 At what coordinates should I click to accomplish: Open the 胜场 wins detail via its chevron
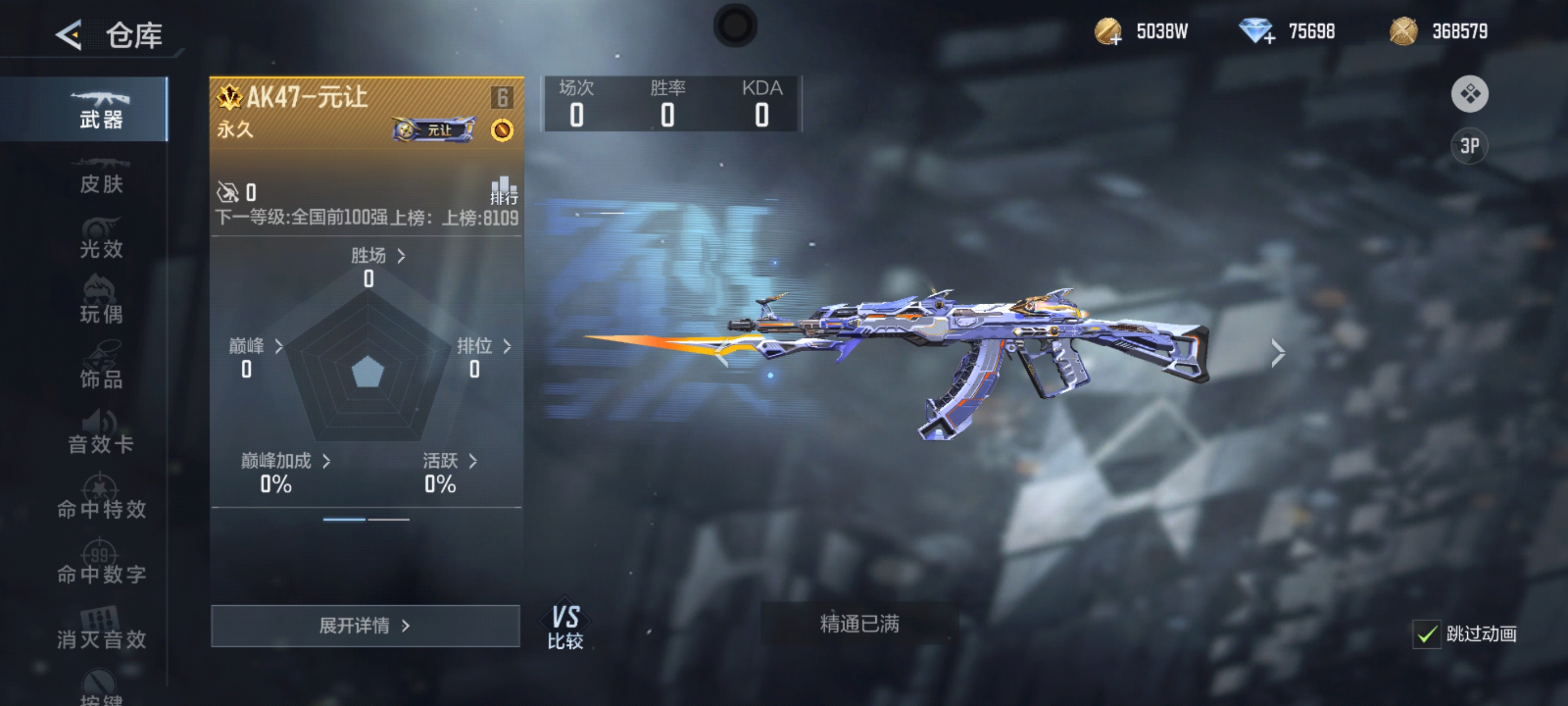[x=402, y=257]
